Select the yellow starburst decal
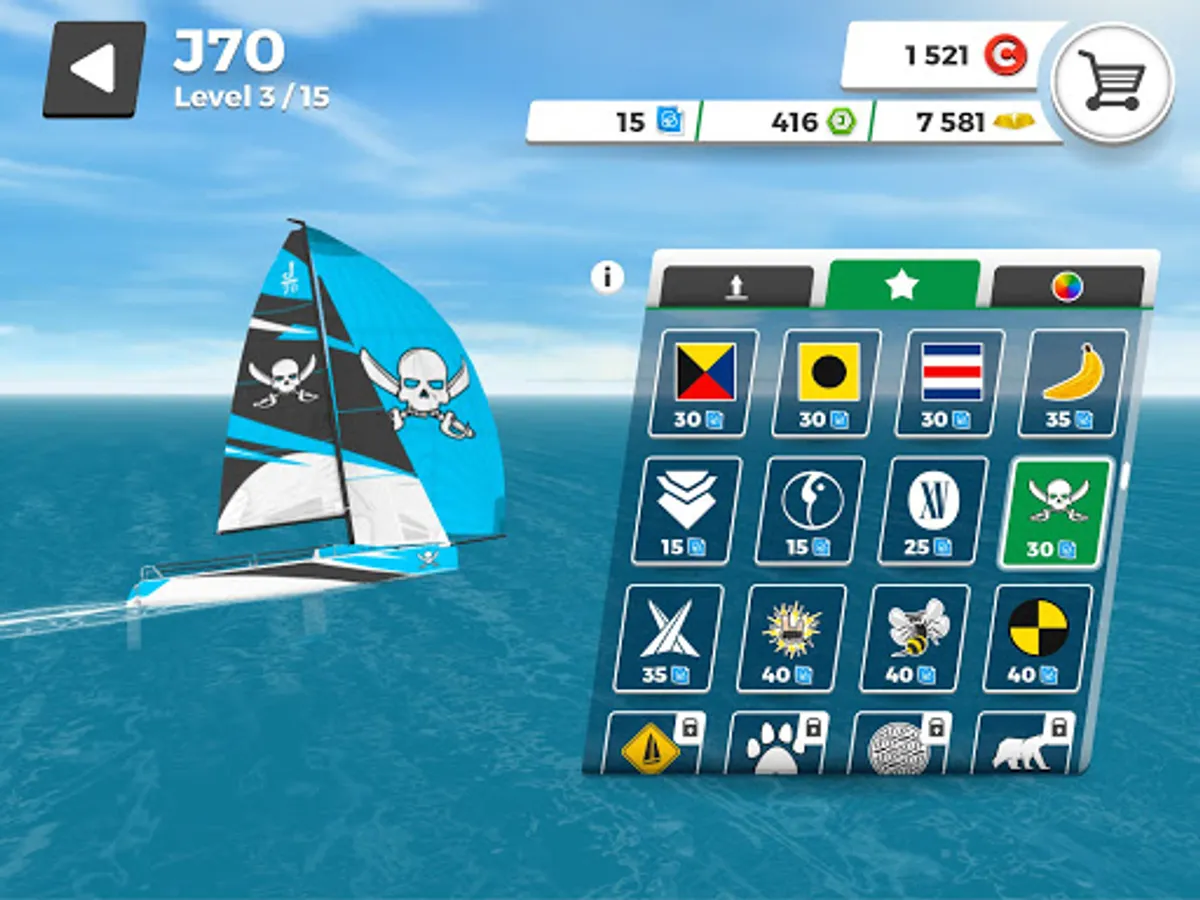The image size is (1200, 900). pyautogui.click(x=792, y=638)
